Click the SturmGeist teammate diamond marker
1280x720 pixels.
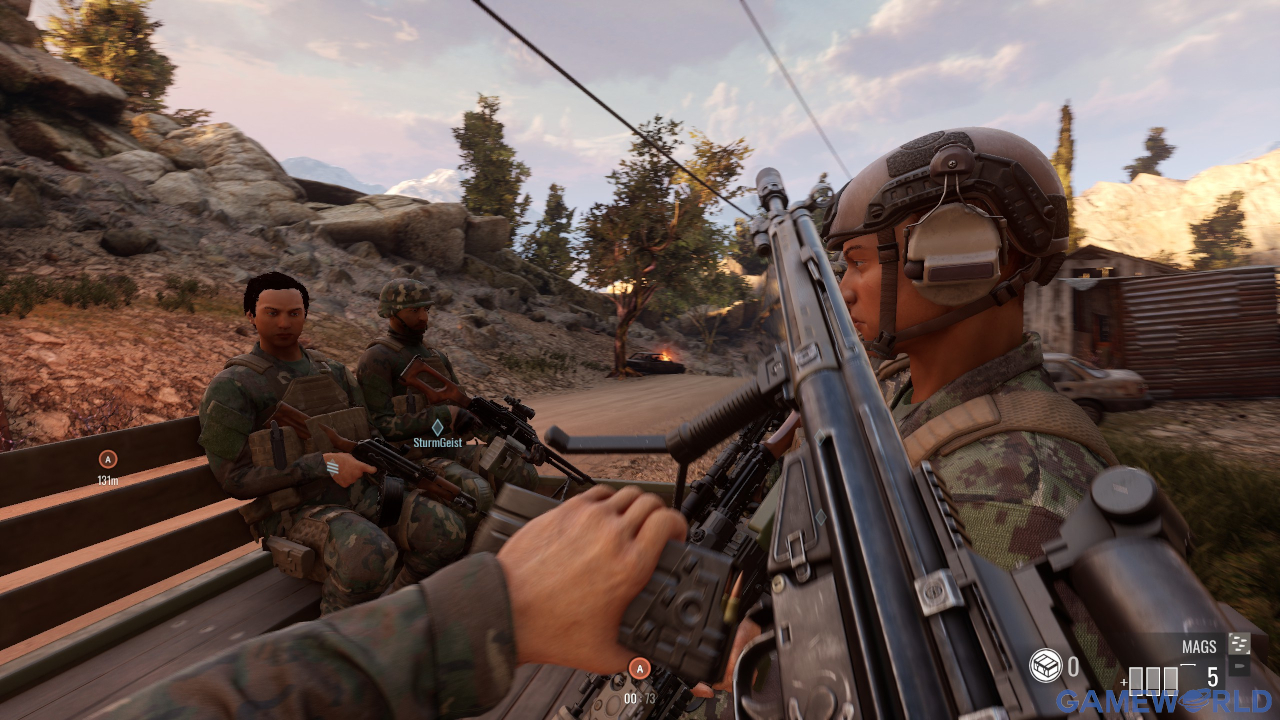437,427
